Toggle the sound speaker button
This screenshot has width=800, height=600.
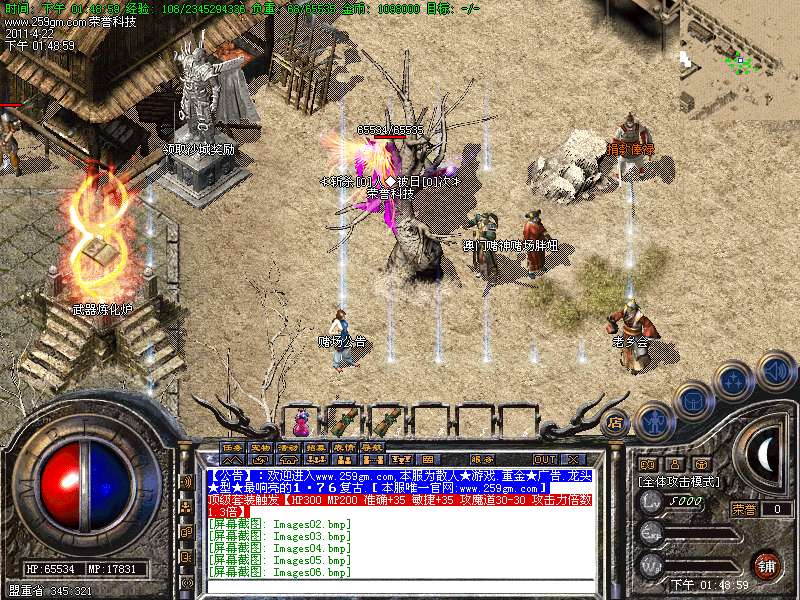tap(775, 370)
